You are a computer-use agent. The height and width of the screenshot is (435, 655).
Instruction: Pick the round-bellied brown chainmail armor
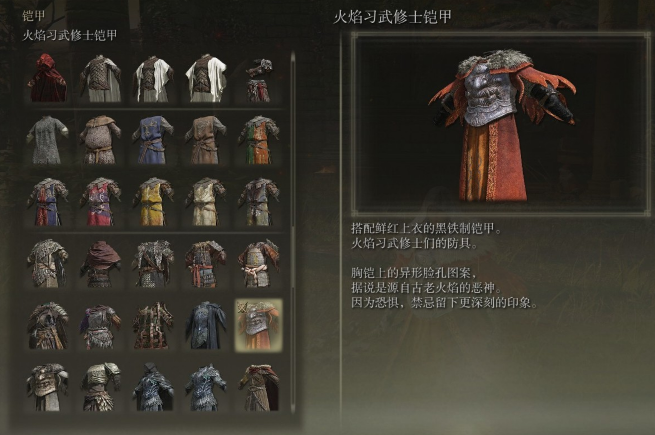(x=101, y=140)
